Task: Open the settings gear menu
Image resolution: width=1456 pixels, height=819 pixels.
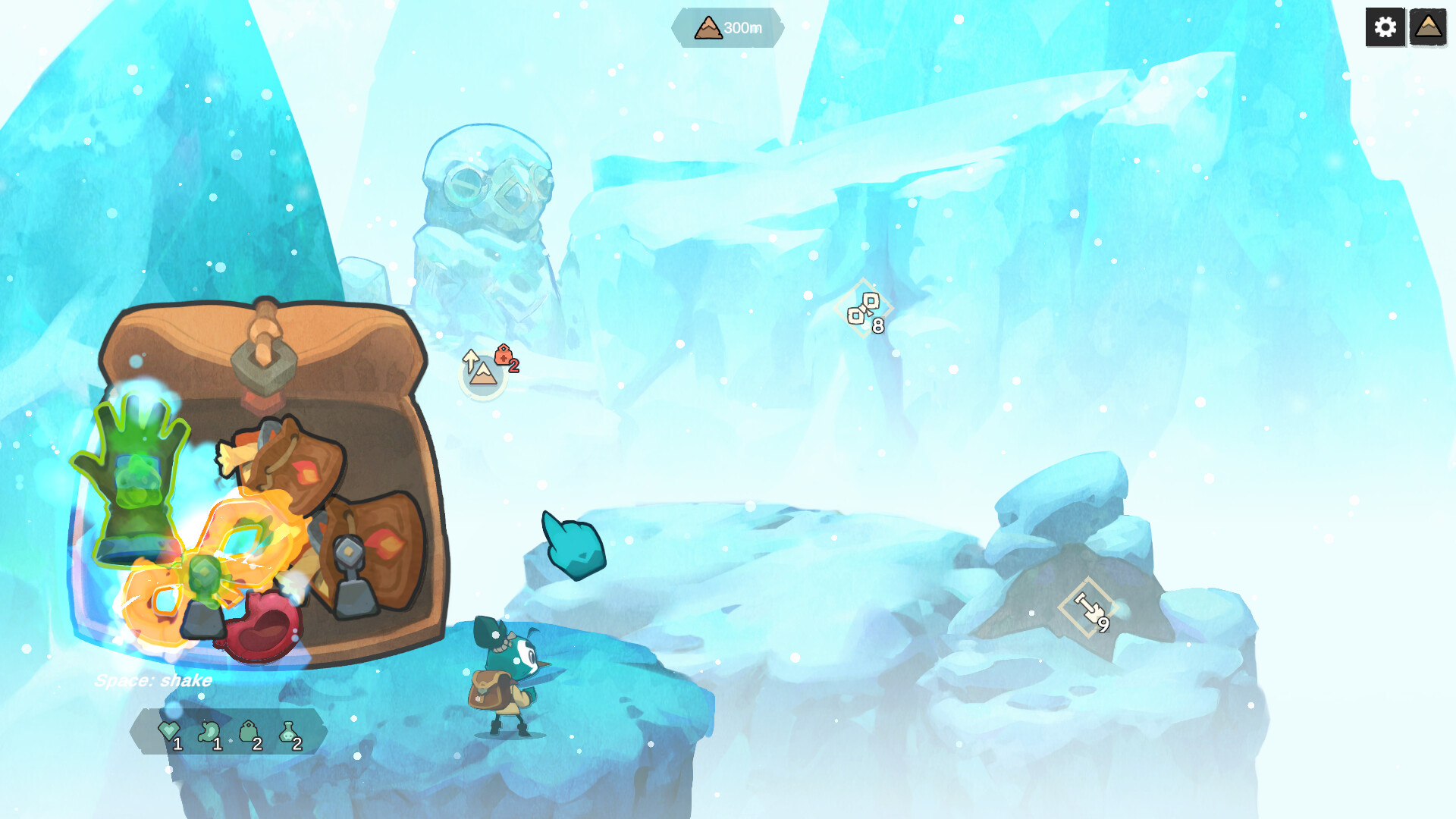Action: (x=1385, y=27)
